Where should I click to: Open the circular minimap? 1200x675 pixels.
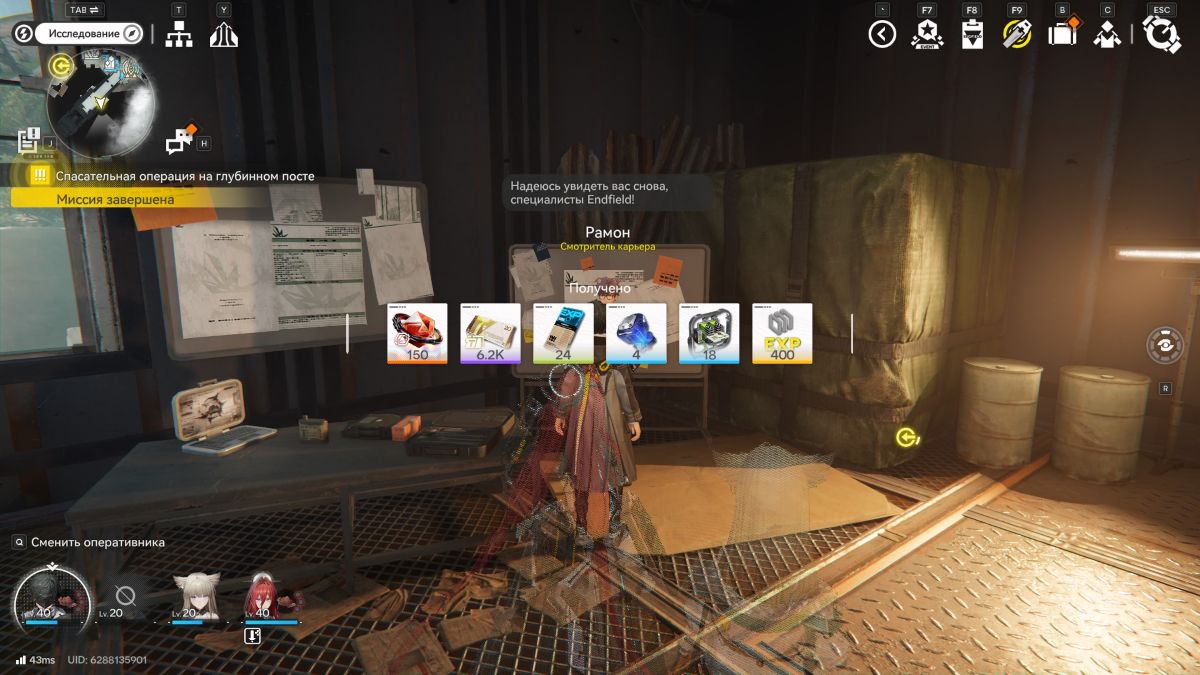tap(100, 100)
